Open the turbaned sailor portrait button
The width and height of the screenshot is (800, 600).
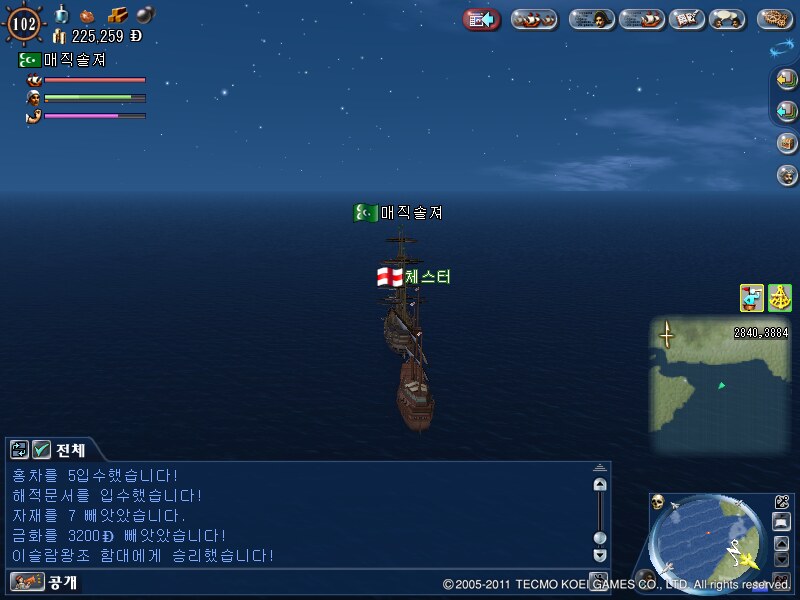point(787,174)
